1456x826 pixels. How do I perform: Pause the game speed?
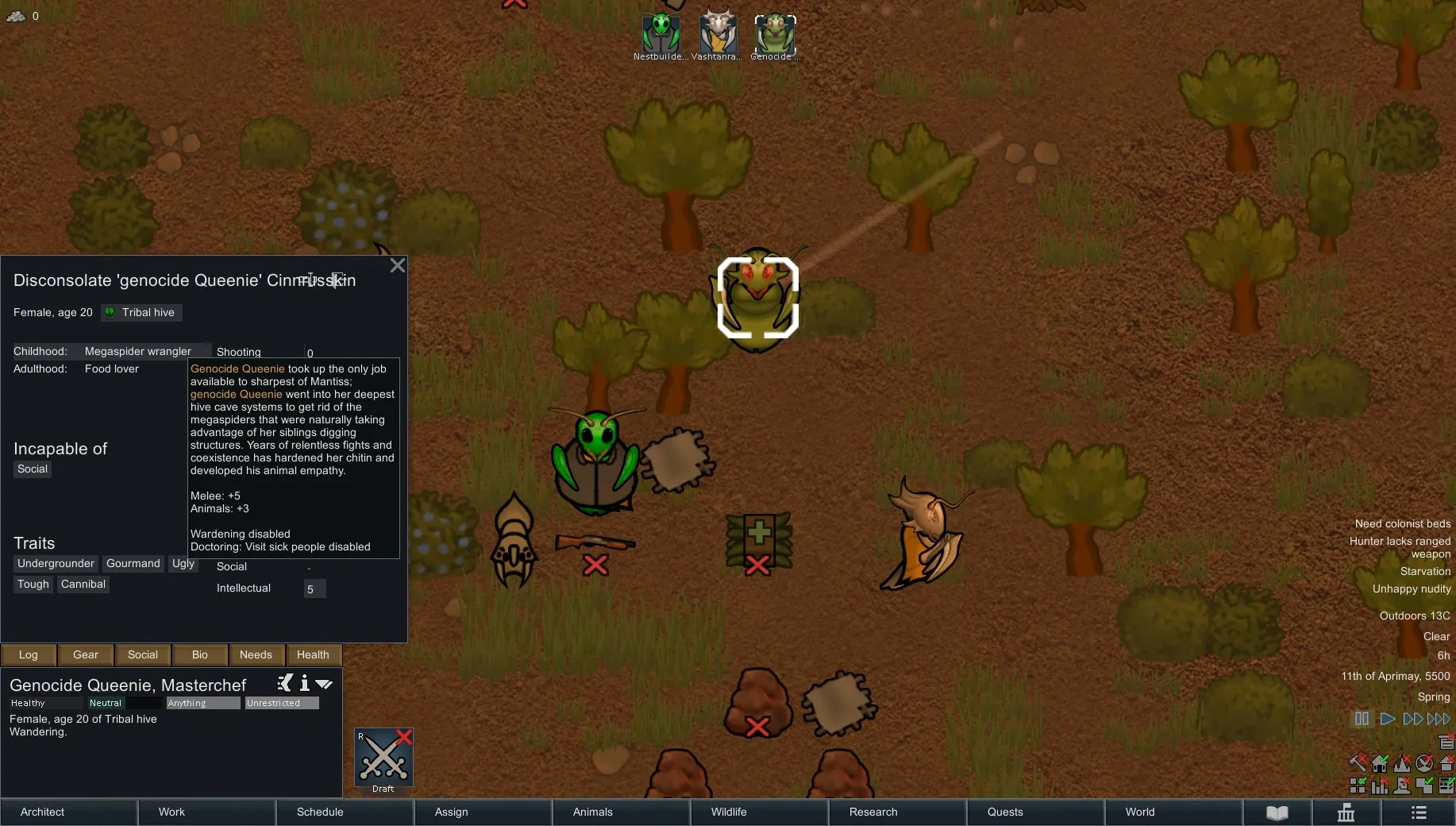click(x=1362, y=719)
